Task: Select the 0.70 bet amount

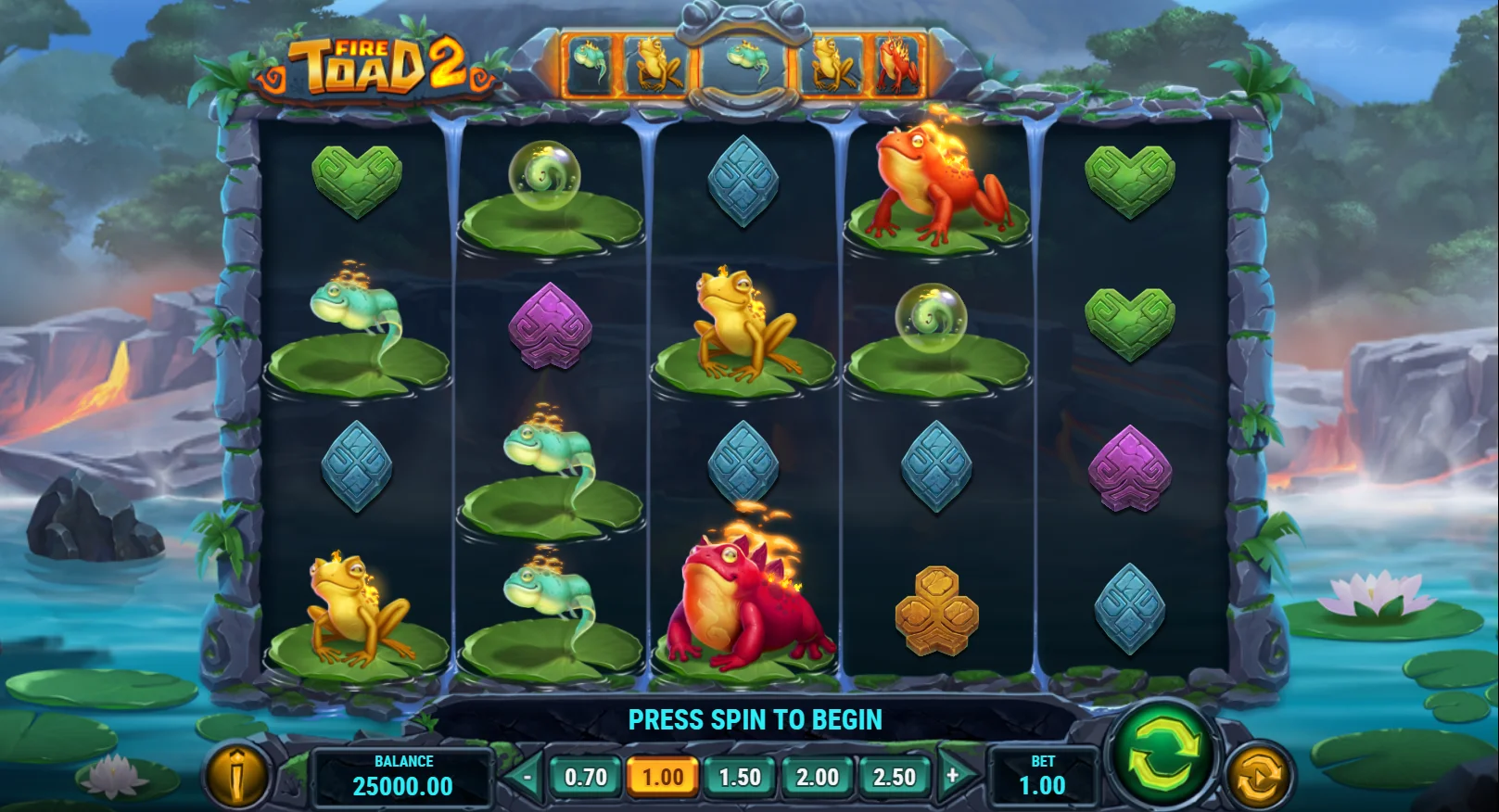Action: (x=586, y=777)
